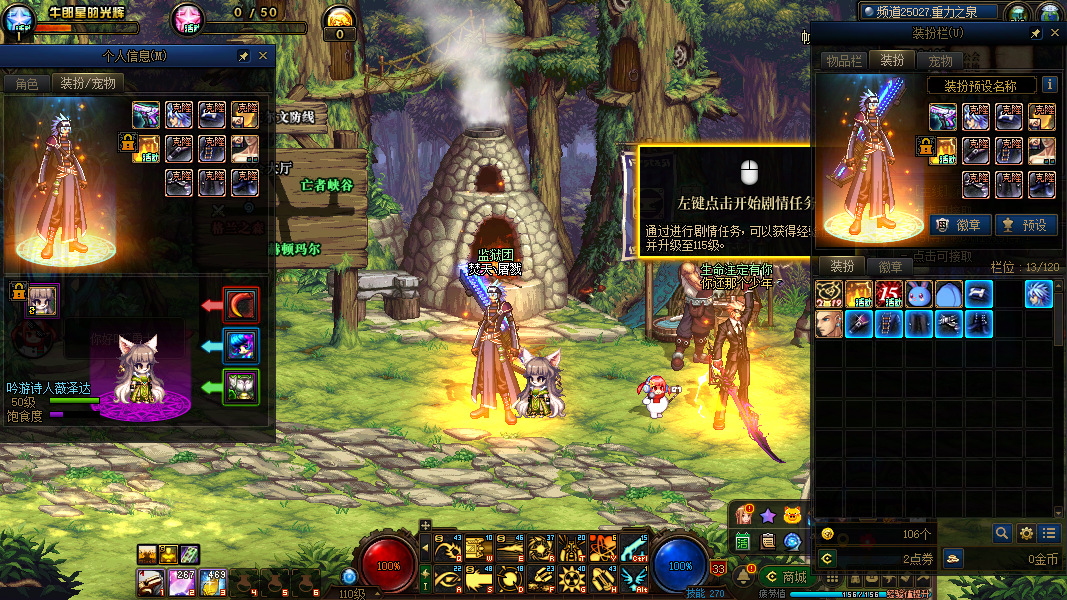Open the 商城 shop button
This screenshot has height=600, width=1067.
786,577
